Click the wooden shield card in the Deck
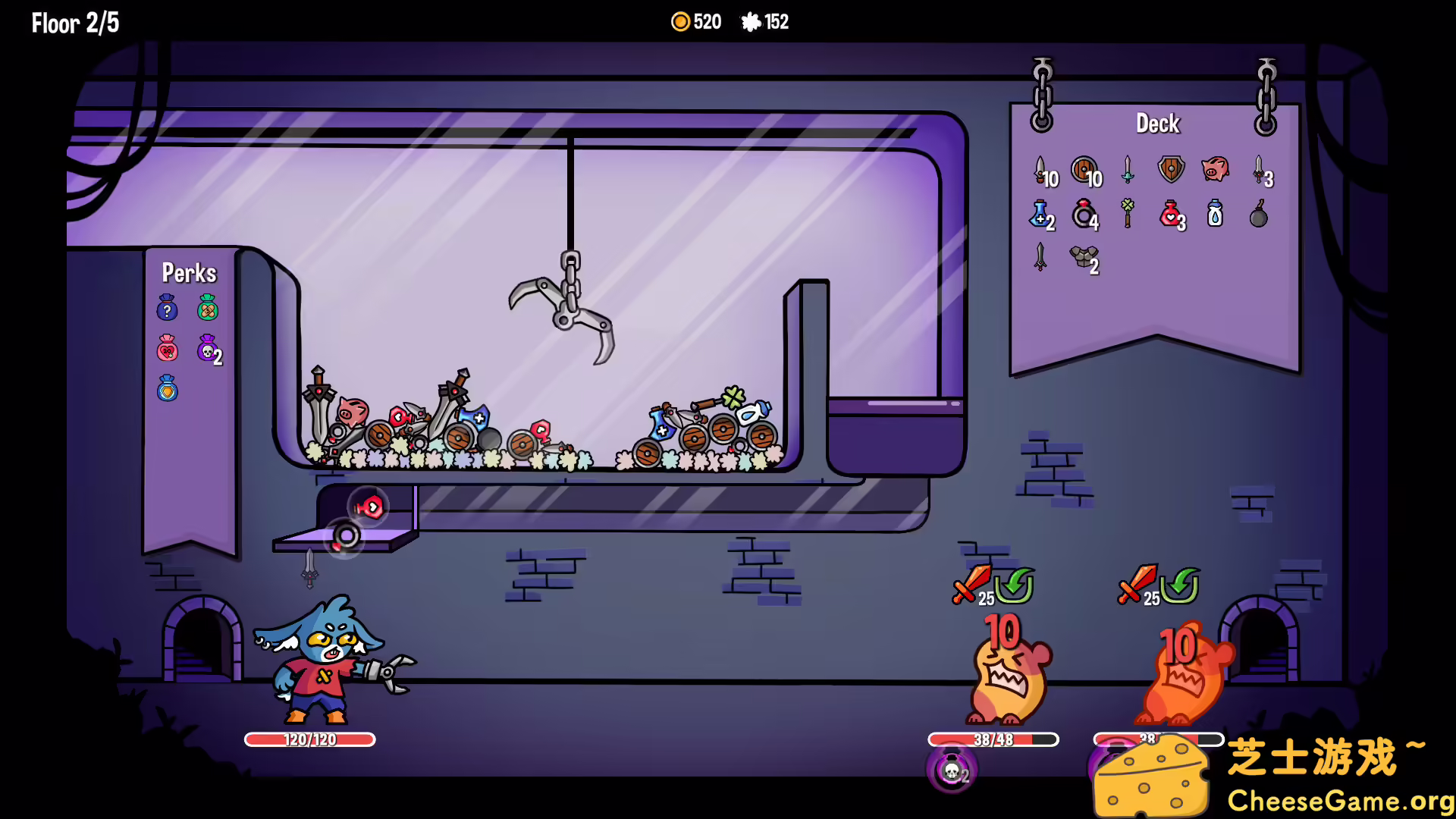The image size is (1456, 819). (x=1083, y=170)
